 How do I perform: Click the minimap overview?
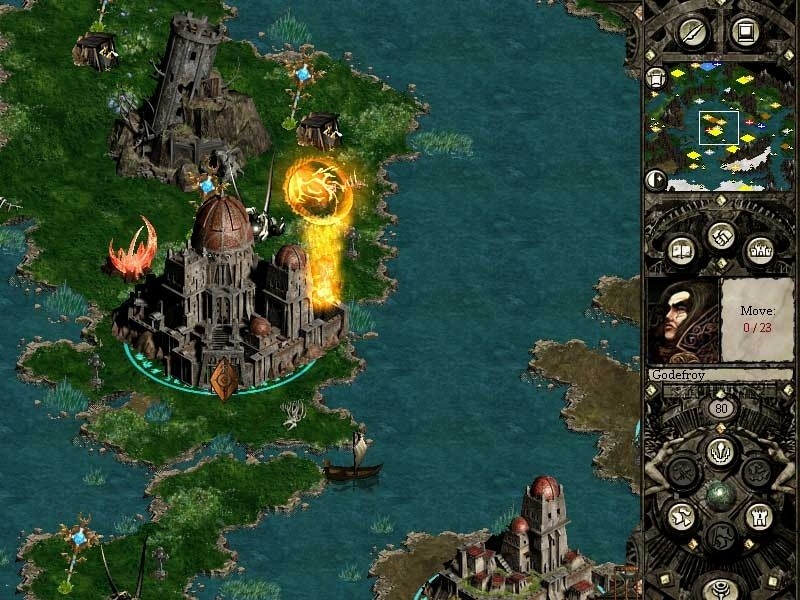[x=717, y=127]
